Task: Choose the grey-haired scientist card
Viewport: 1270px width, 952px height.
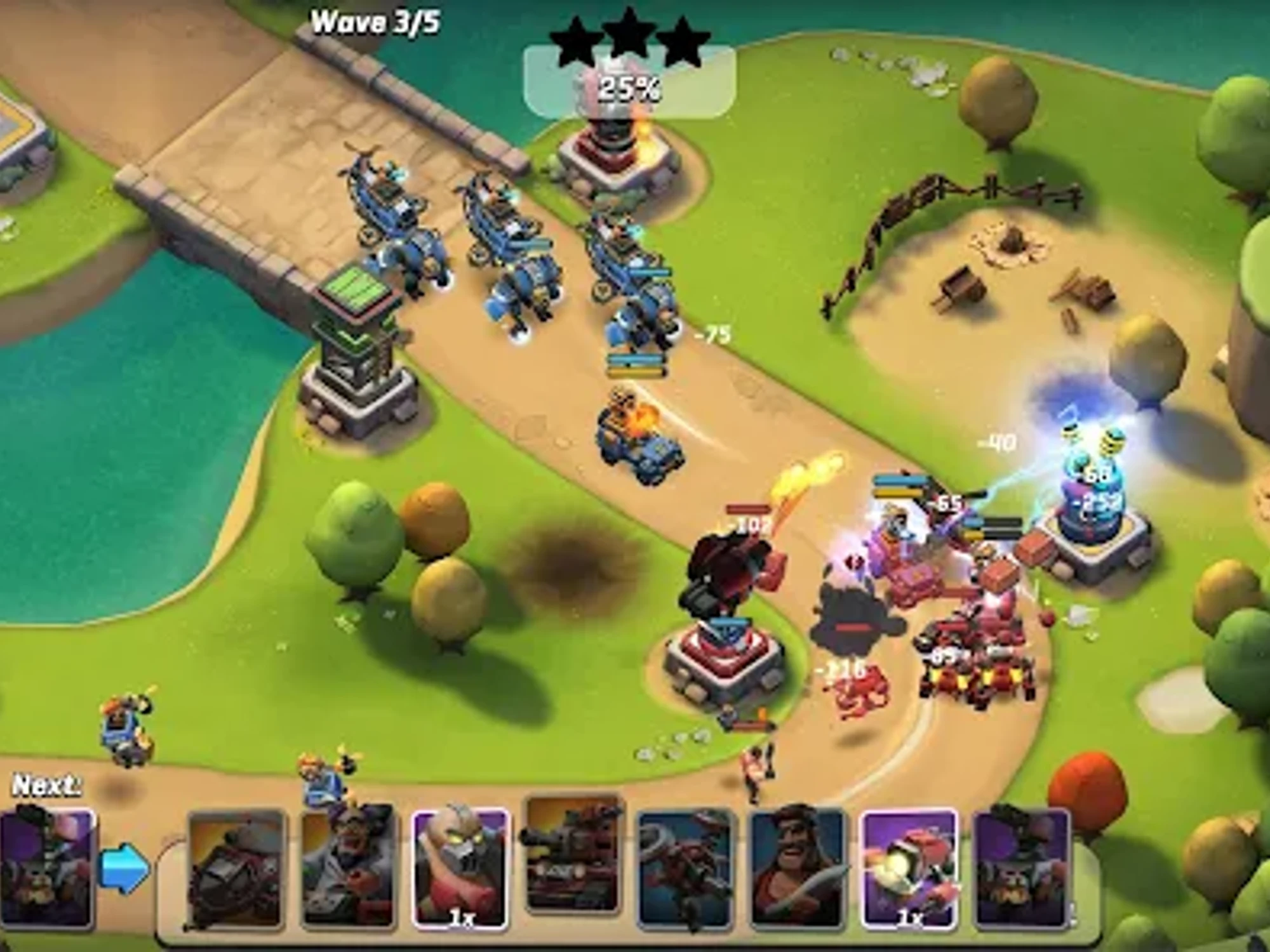Action: coord(349,869)
